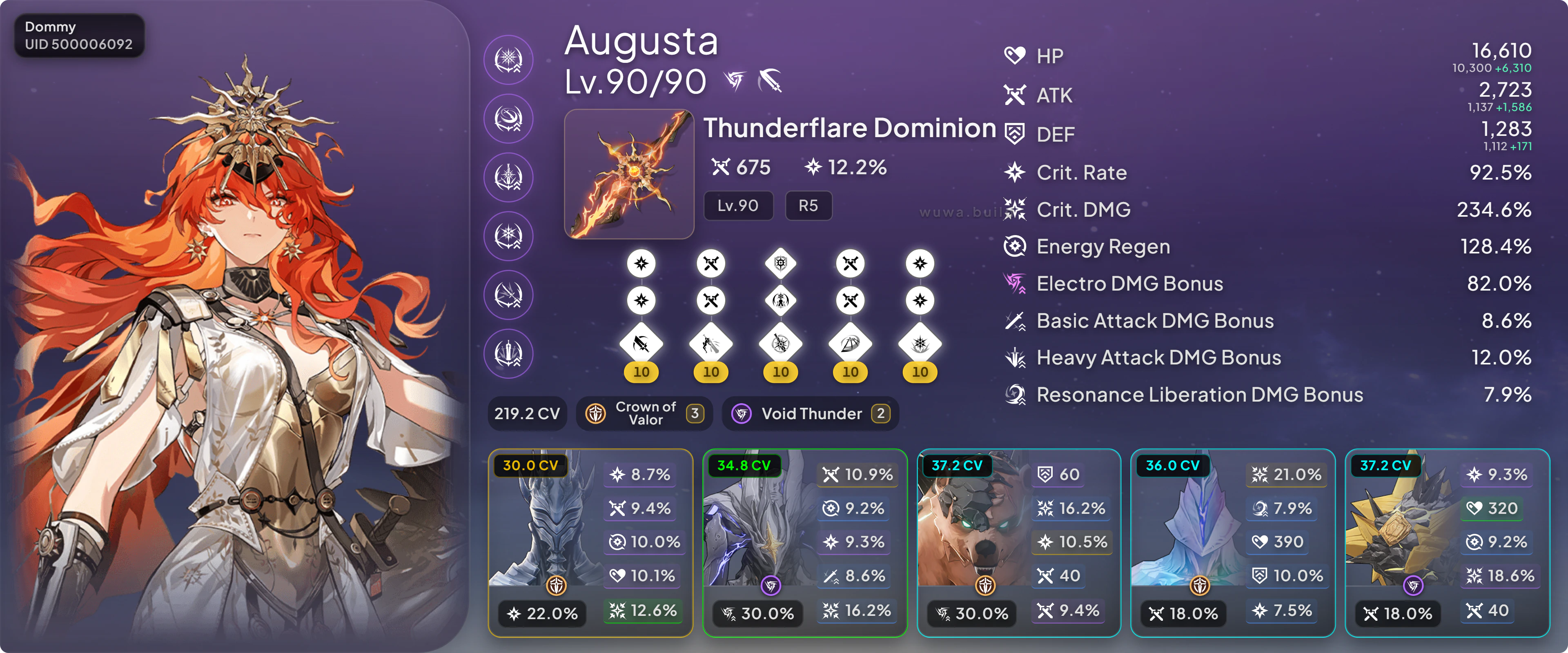Click the weapon Lv.90 level badge
This screenshot has width=1568, height=653.
[738, 206]
